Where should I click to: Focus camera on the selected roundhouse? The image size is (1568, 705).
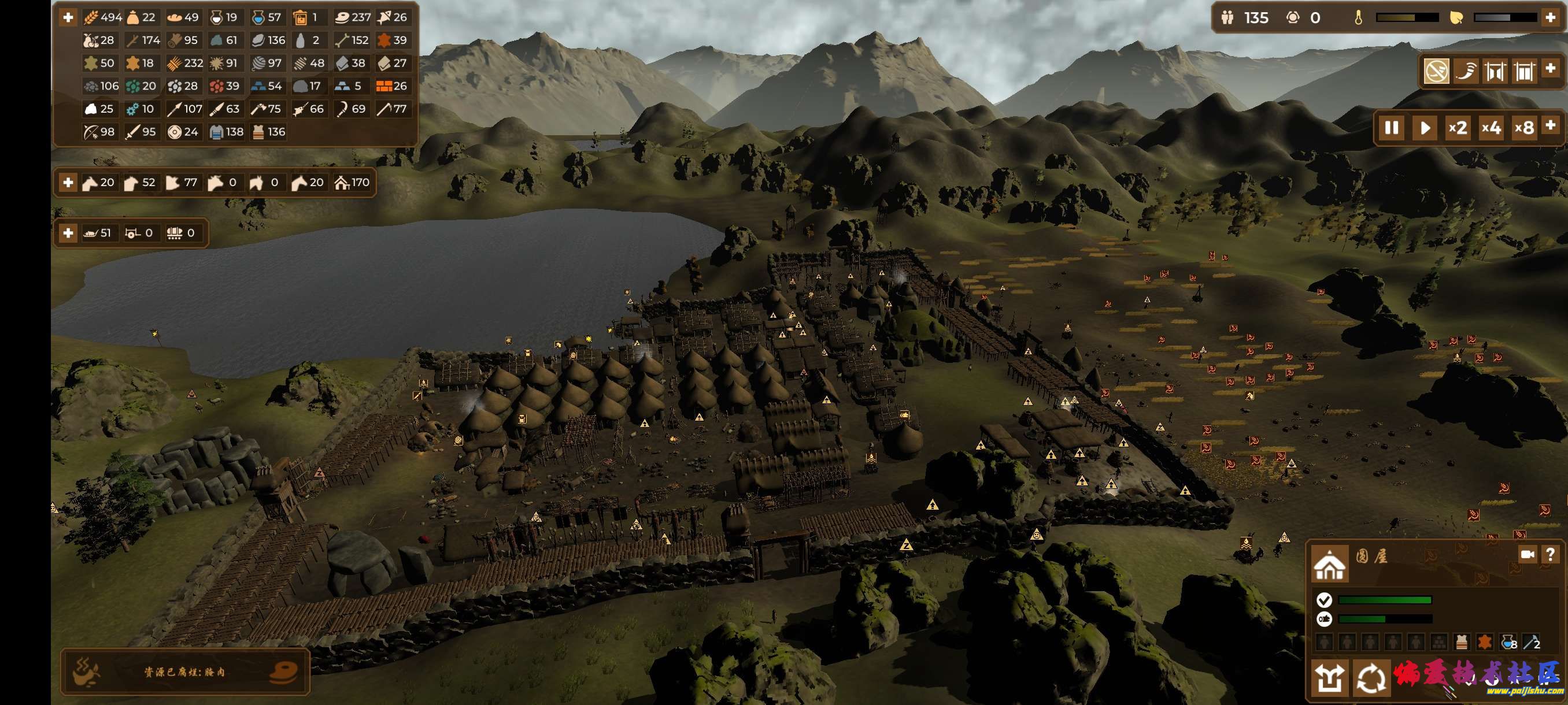[1527, 554]
